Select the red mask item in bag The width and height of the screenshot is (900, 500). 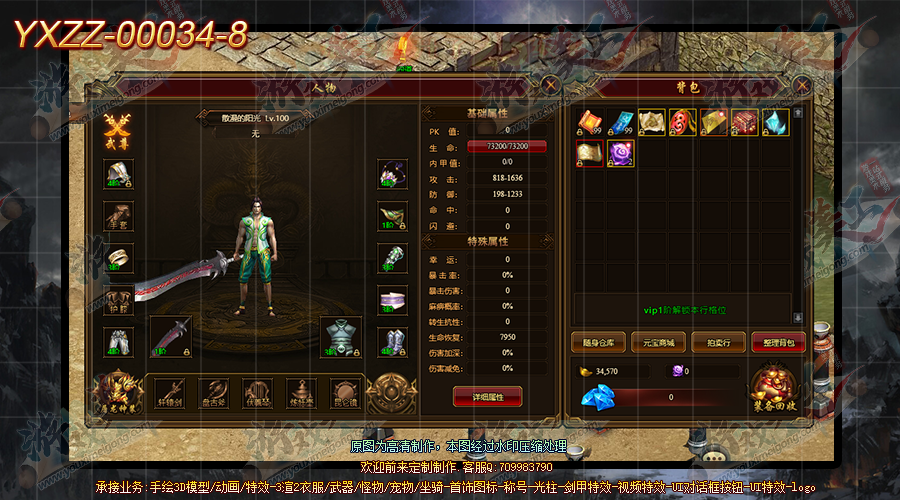[683, 122]
